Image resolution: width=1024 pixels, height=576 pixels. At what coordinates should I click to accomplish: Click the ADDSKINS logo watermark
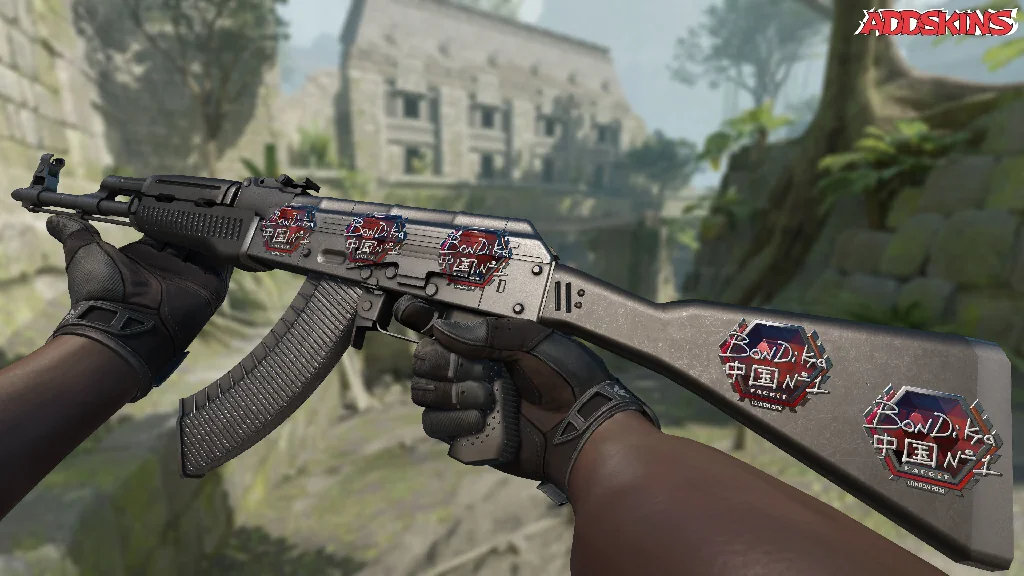tap(938, 22)
